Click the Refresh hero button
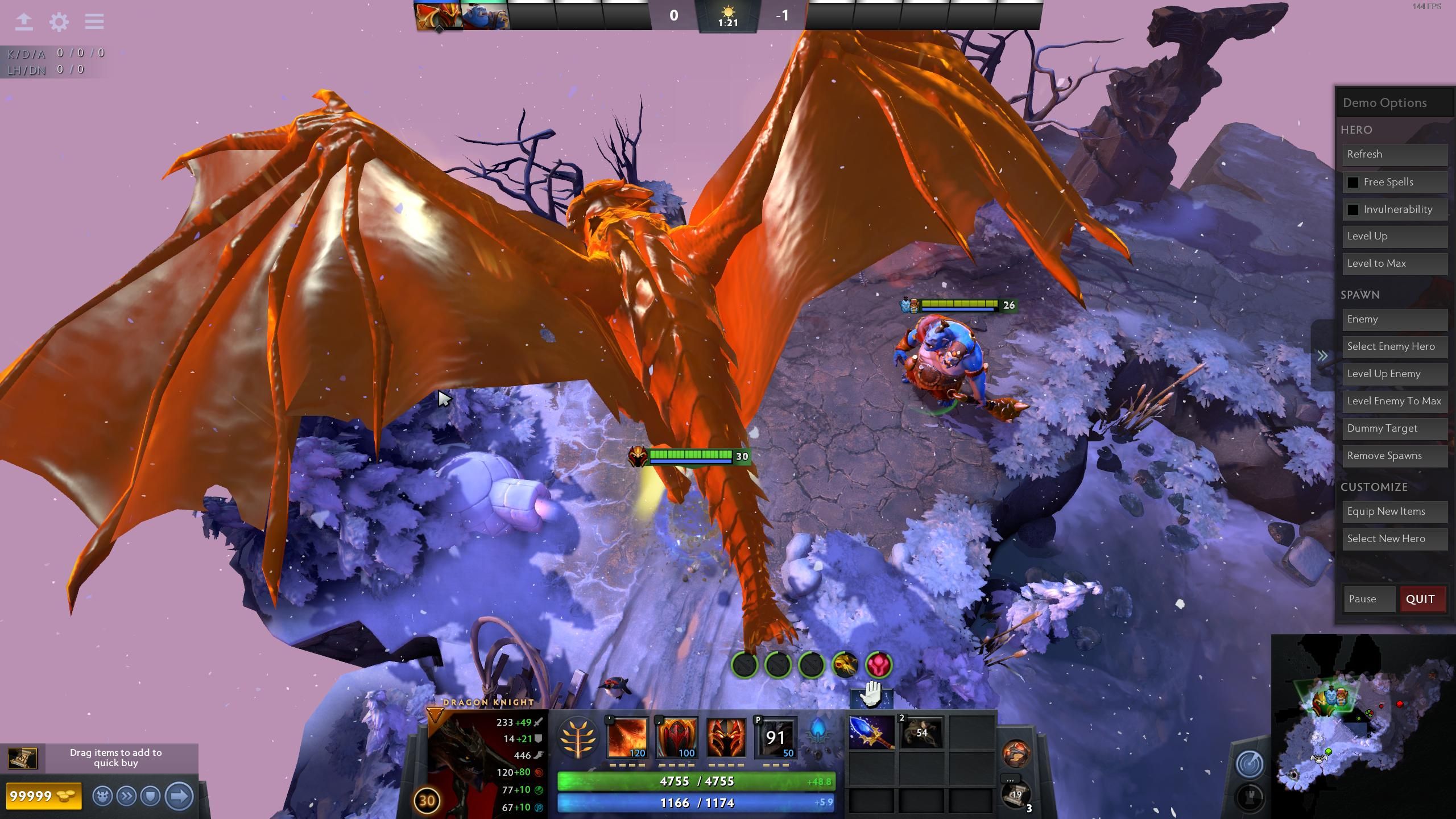Image resolution: width=1456 pixels, height=819 pixels. (1394, 155)
